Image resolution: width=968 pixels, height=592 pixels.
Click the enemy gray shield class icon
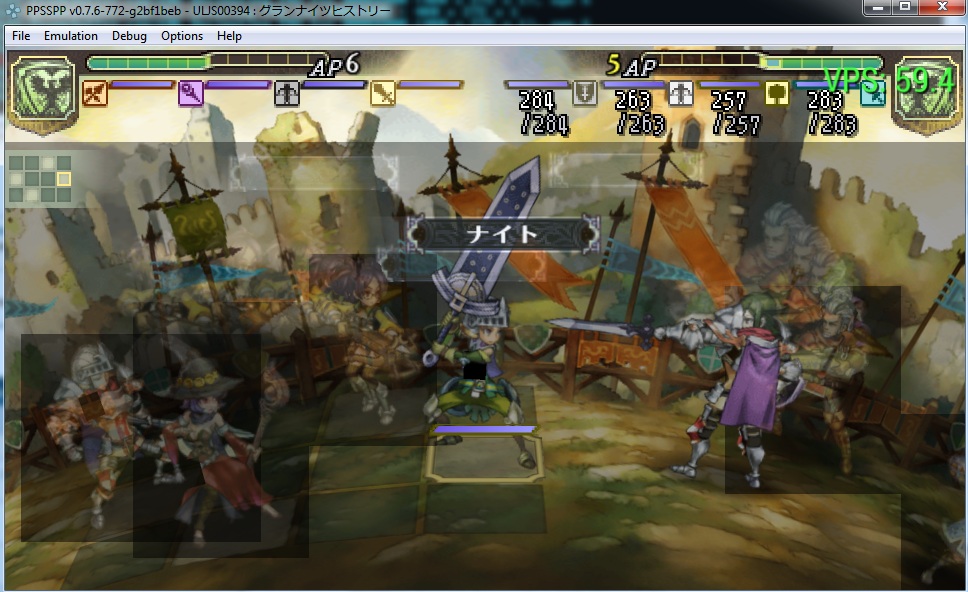585,93
